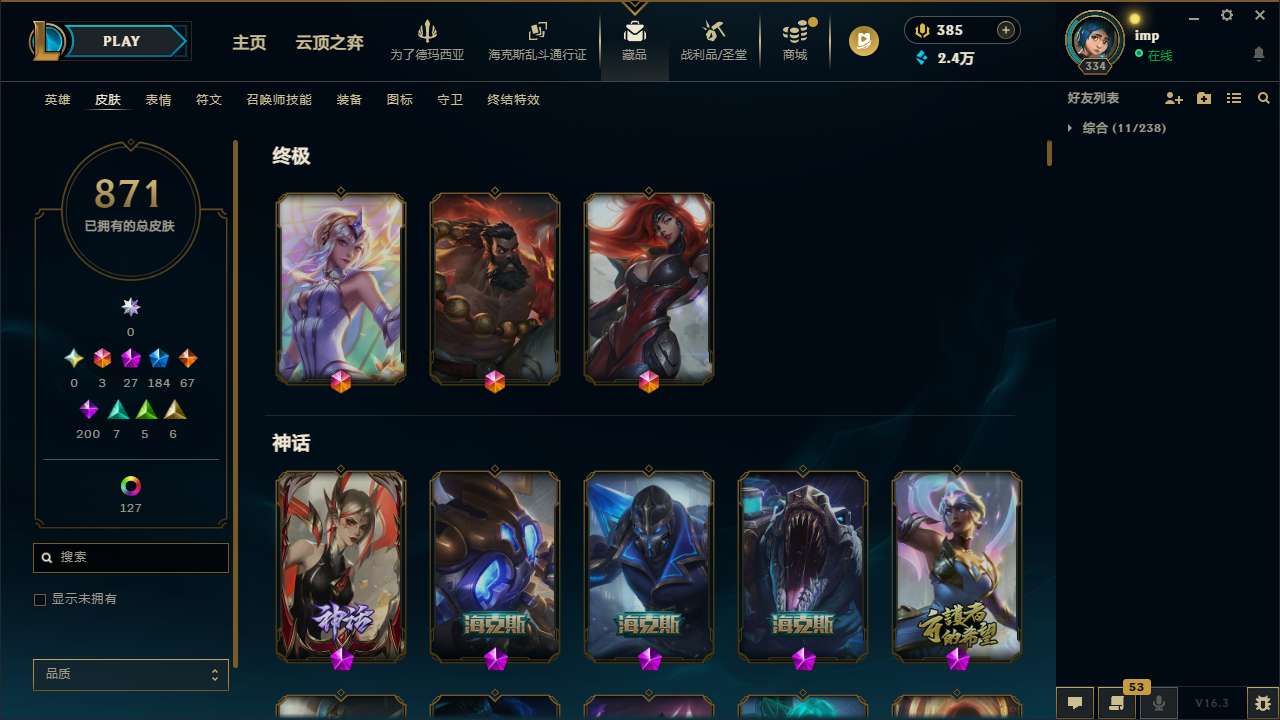The width and height of the screenshot is (1280, 720).
Task: Open the 商城 store coins icon
Action: [x=795, y=32]
